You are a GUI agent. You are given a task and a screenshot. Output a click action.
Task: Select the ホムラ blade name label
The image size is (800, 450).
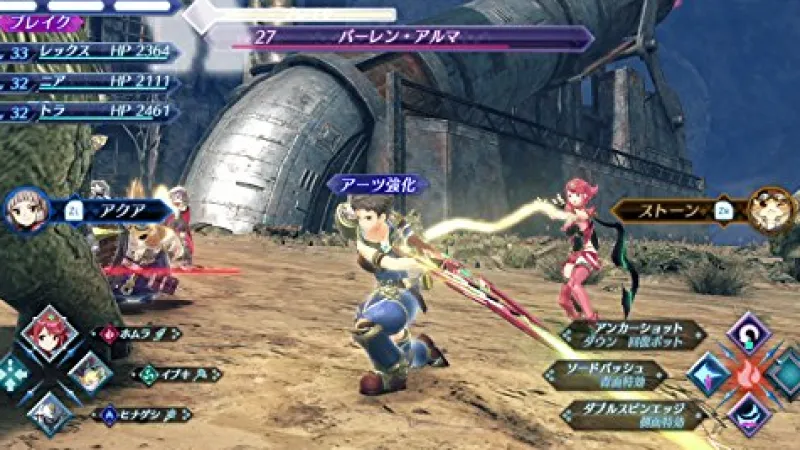click(138, 334)
